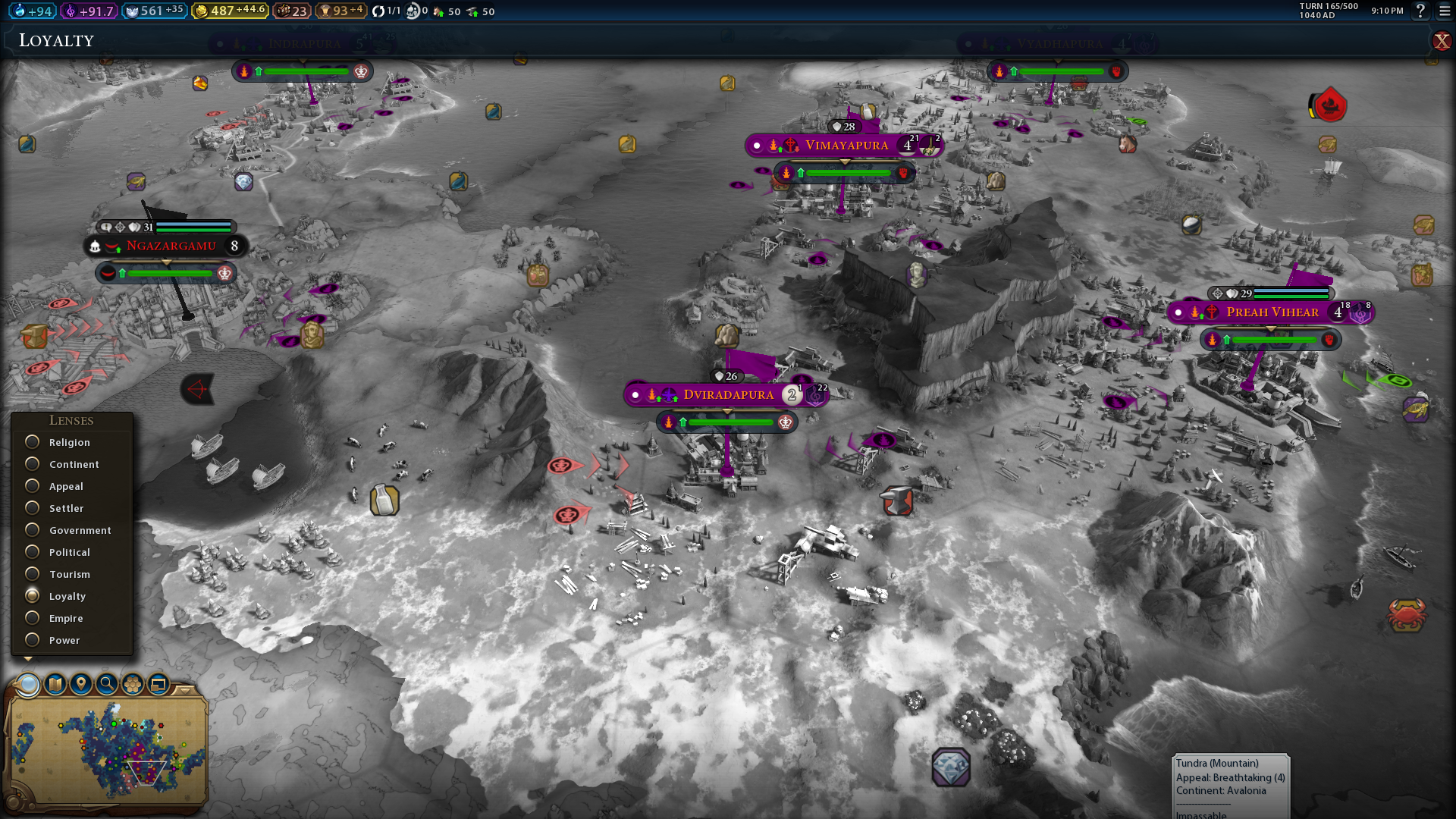Choose the Appeal lens
This screenshot has height=819, width=1456.
(33, 486)
